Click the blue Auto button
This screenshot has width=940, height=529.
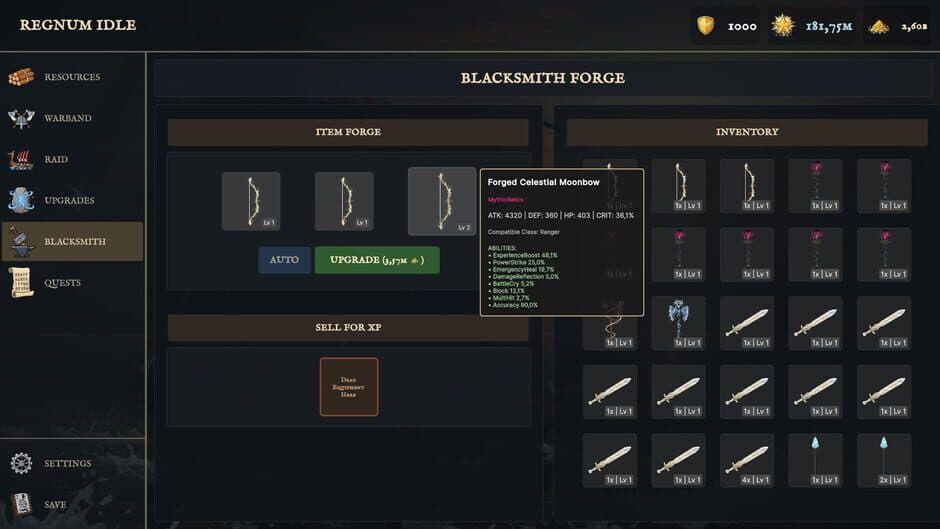284,260
